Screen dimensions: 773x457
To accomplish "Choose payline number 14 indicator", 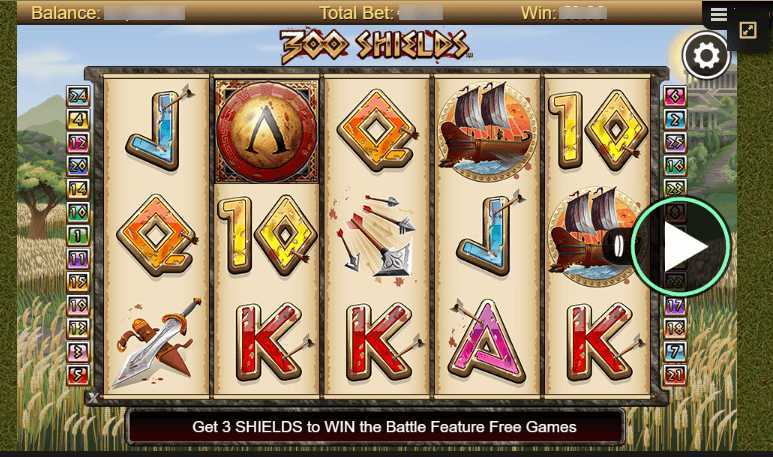I will tap(78, 188).
